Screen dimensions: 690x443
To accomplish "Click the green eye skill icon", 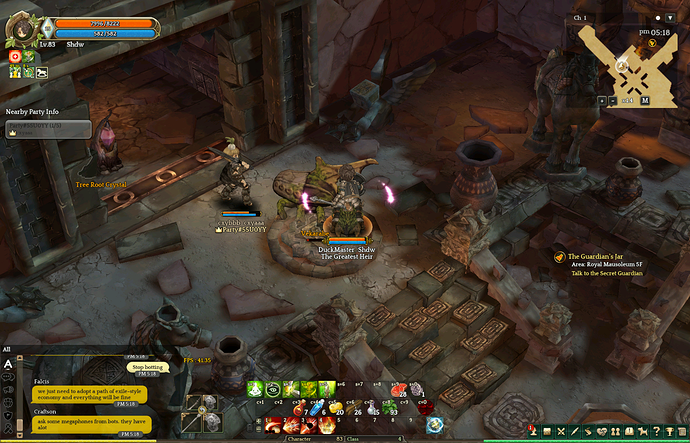I will 274,389.
